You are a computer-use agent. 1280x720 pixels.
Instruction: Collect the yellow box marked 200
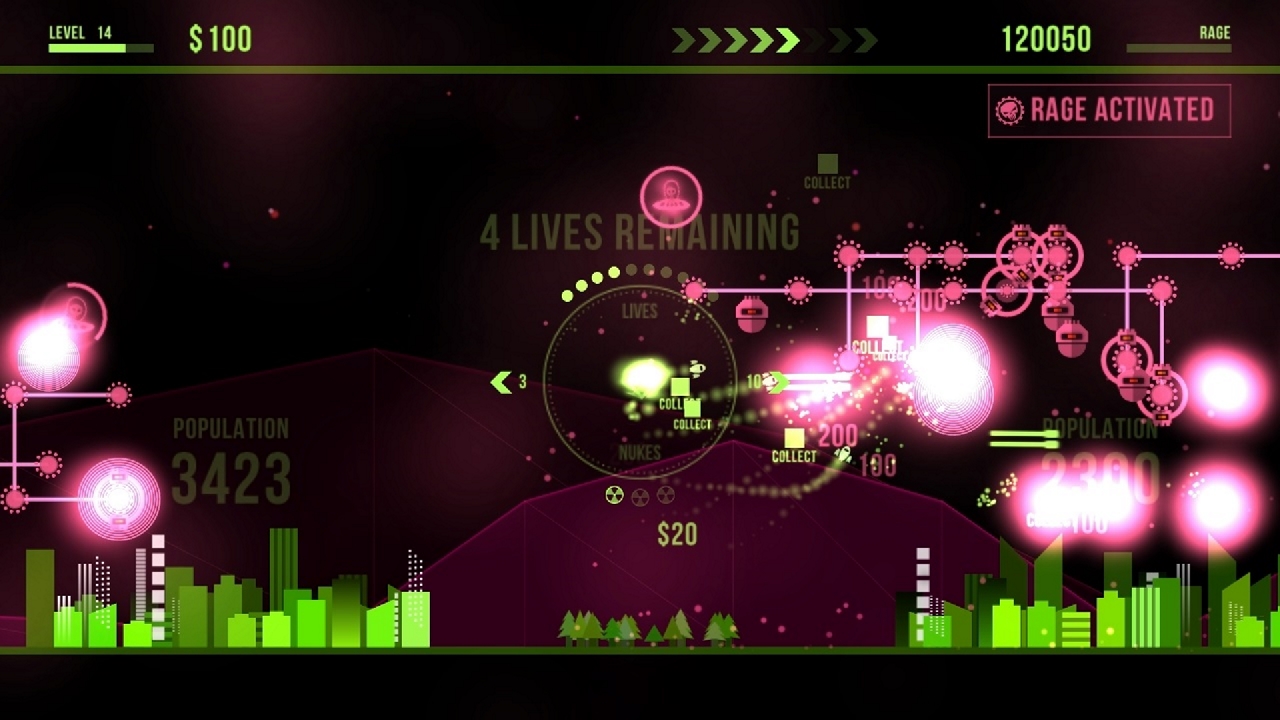(797, 440)
